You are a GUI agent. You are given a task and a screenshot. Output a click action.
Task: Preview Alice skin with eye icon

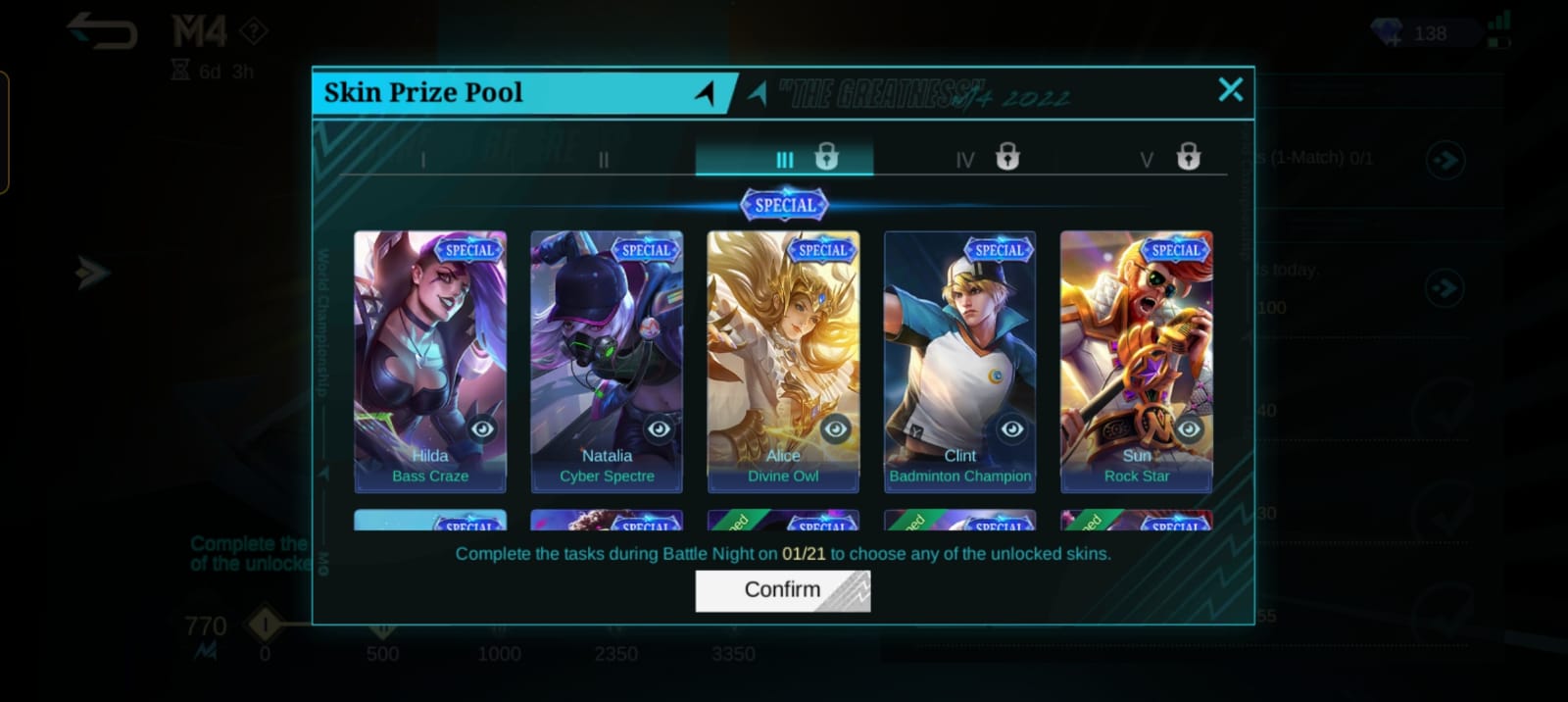tap(835, 428)
